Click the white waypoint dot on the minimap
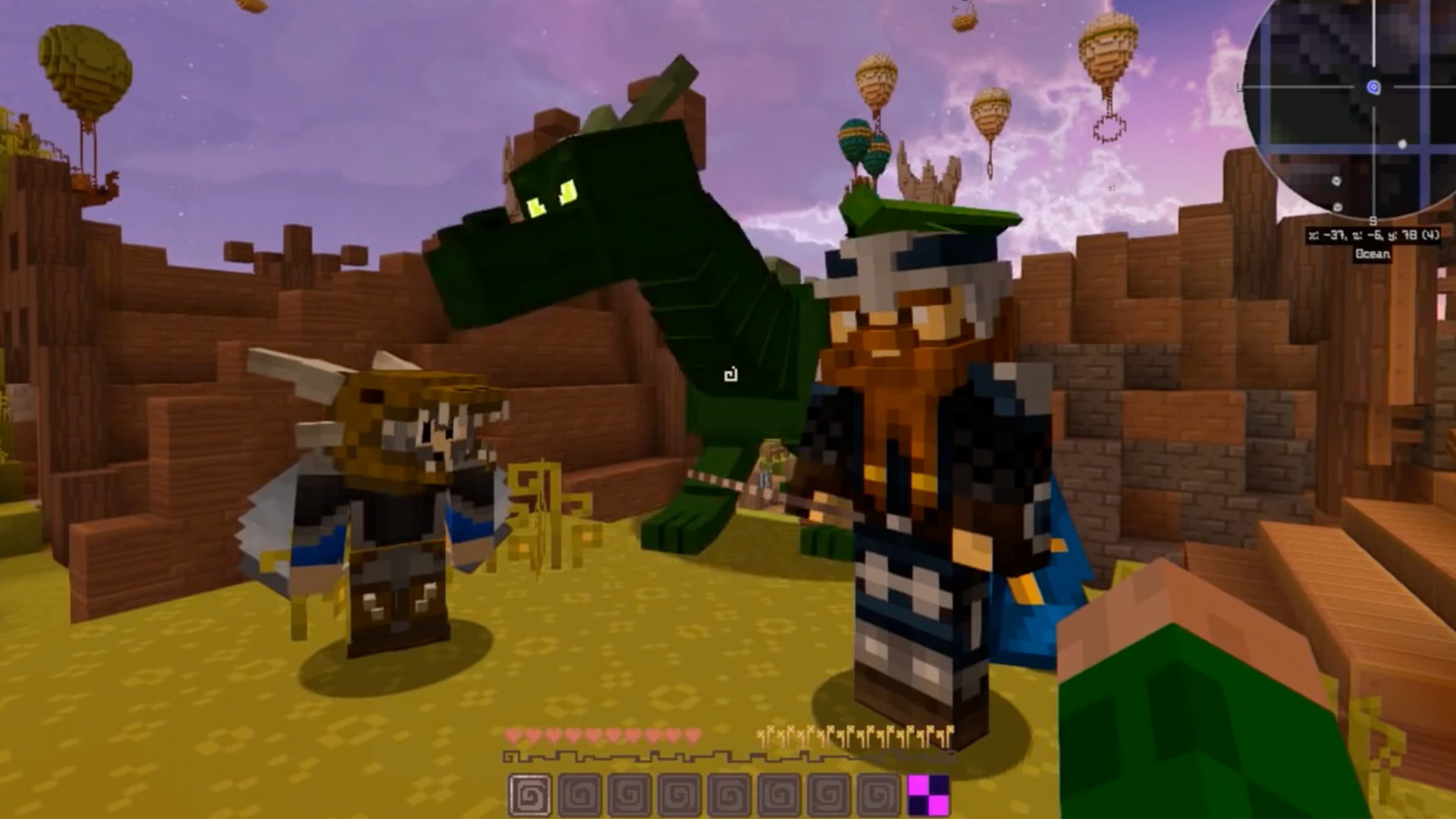 point(1402,145)
